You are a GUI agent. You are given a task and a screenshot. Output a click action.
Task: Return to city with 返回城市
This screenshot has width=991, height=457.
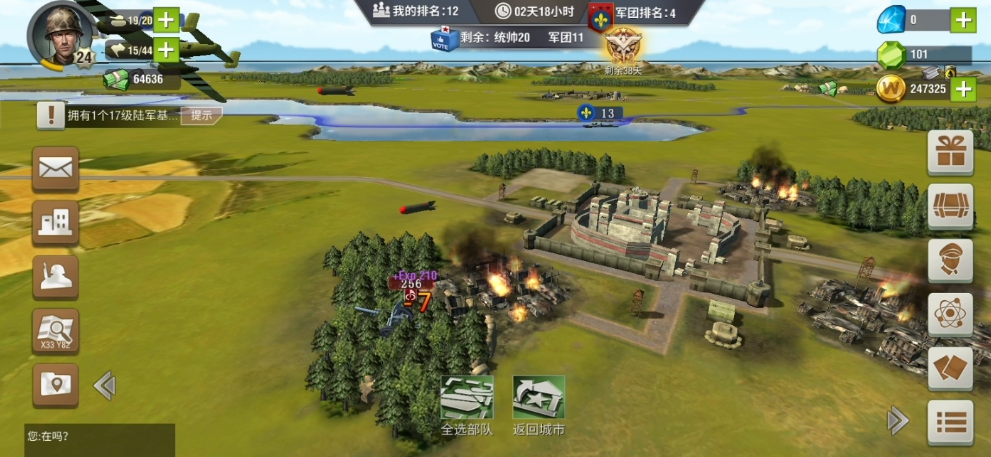coord(539,405)
